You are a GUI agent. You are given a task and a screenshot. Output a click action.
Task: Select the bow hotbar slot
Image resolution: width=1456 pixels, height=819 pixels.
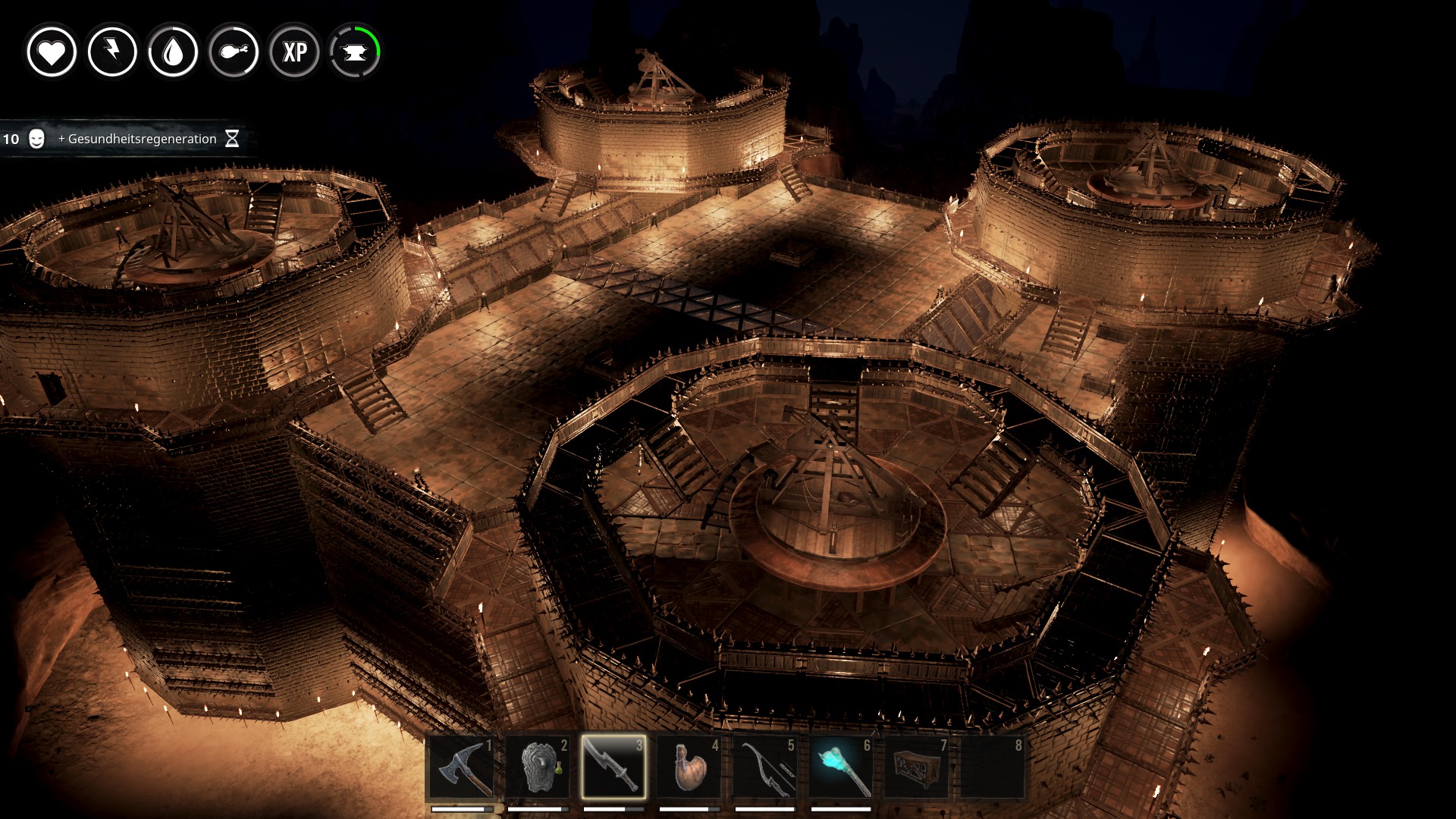[x=765, y=767]
